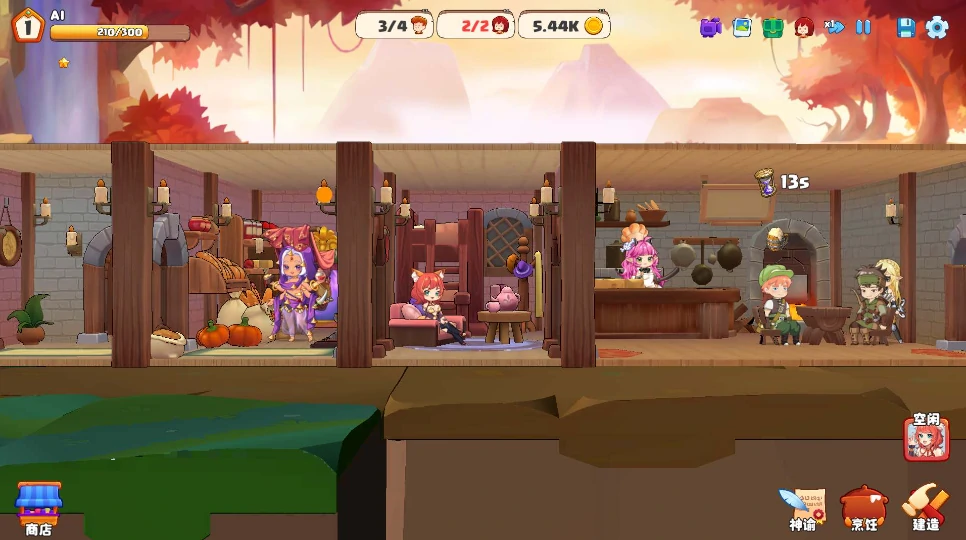966x540 pixels.
Task: Open the picture gallery icon
Action: [741, 27]
